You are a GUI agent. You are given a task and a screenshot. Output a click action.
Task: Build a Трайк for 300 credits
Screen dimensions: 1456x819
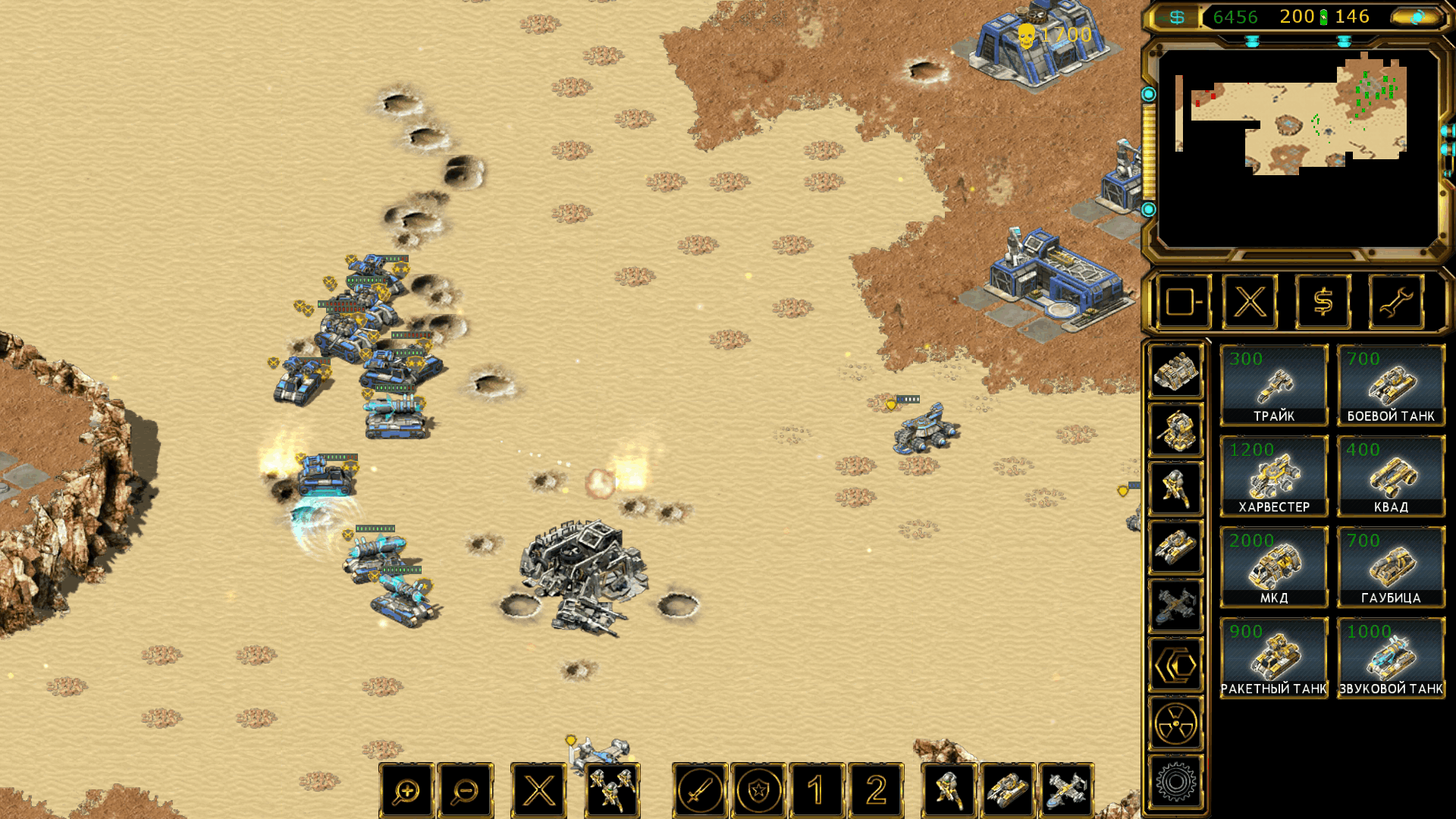(x=1273, y=385)
